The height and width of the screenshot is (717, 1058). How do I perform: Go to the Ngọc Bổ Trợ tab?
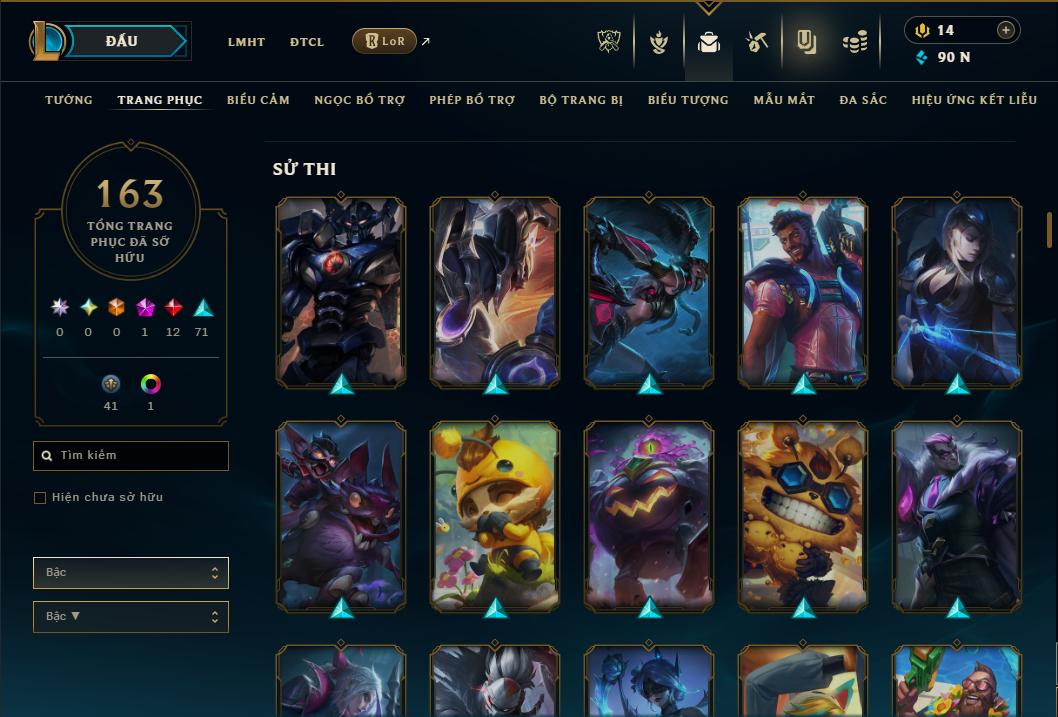(x=359, y=100)
